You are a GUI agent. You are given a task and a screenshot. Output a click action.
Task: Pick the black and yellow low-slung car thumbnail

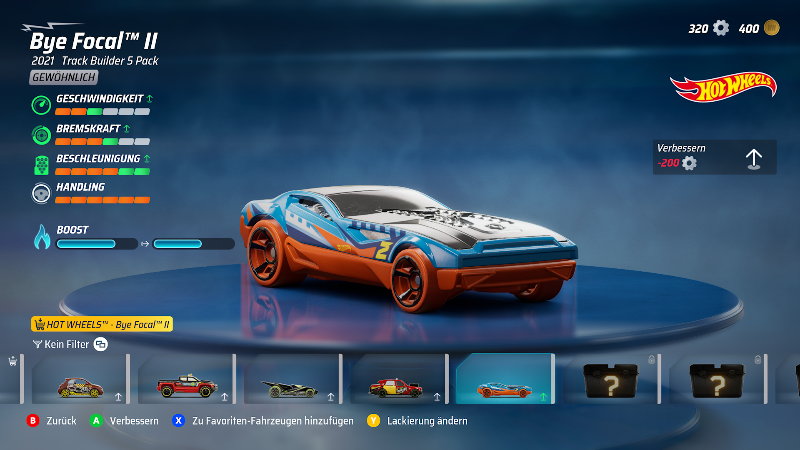tap(290, 381)
